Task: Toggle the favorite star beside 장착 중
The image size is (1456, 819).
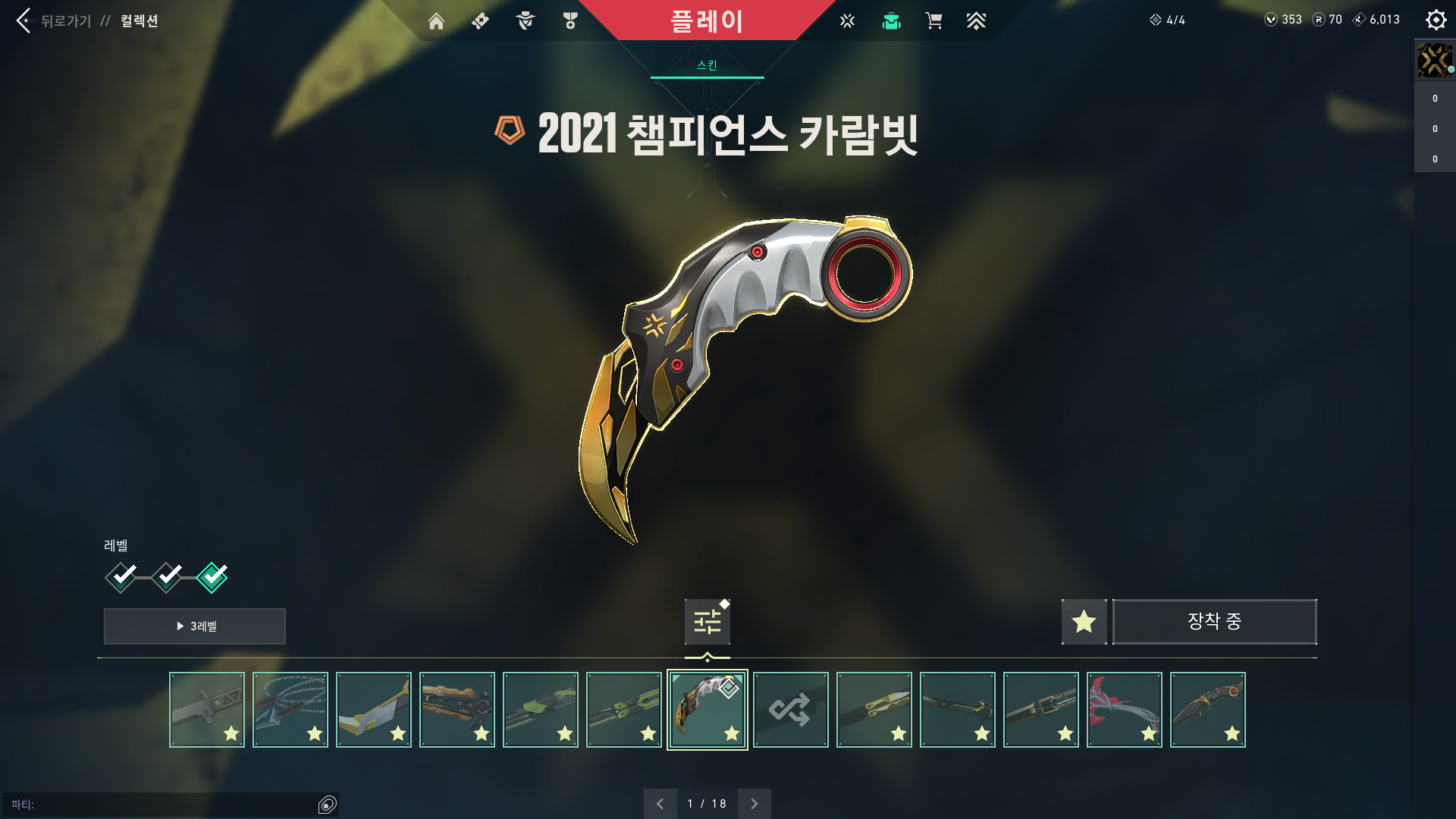Action: click(1084, 621)
